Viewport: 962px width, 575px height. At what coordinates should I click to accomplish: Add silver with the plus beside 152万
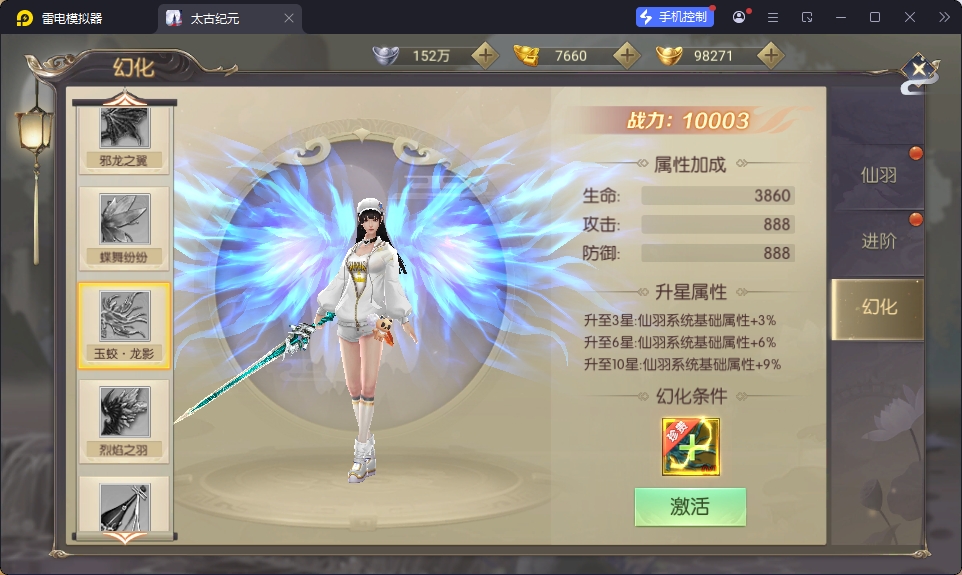point(485,56)
